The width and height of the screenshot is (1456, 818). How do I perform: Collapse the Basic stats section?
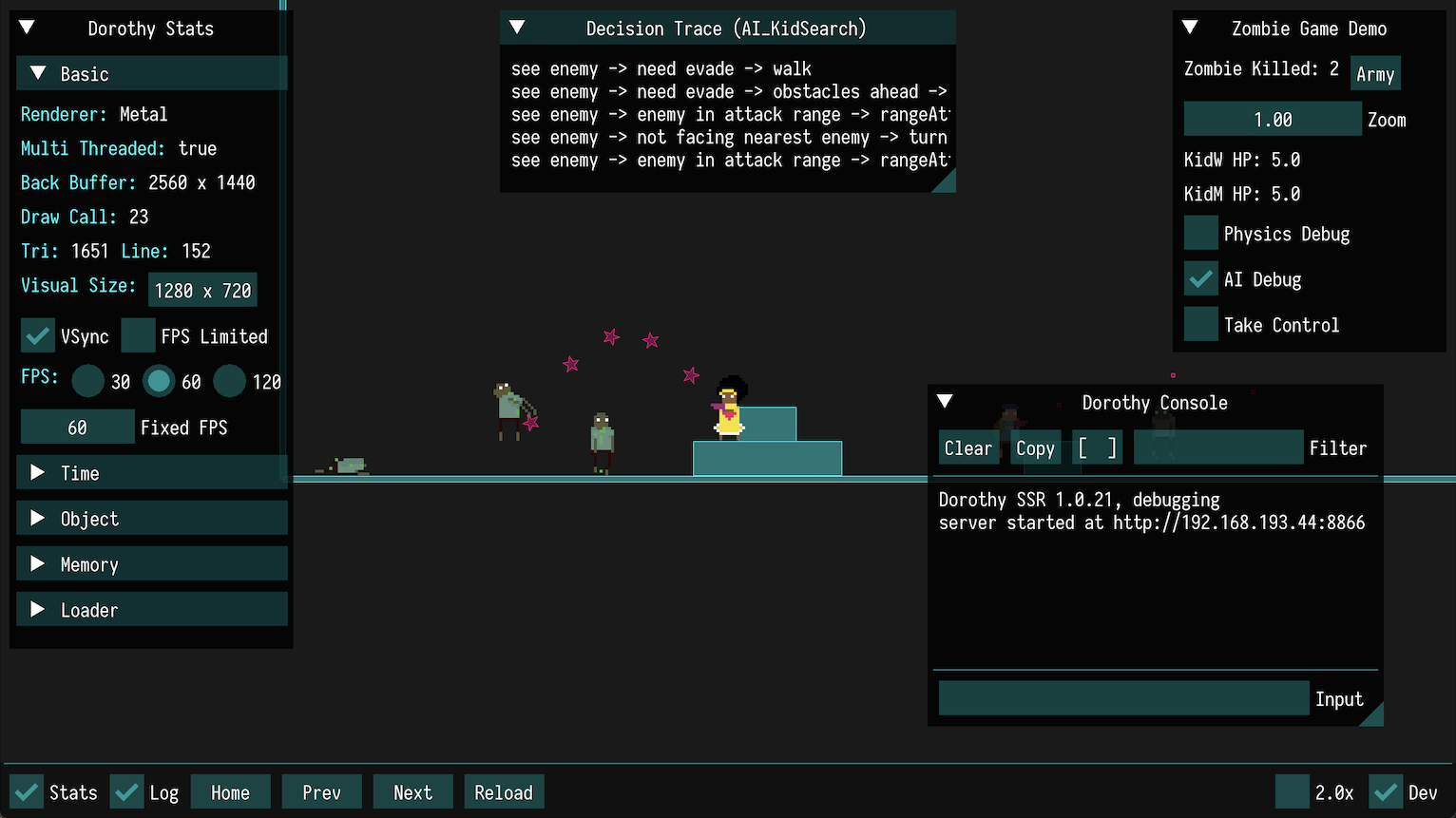point(152,74)
